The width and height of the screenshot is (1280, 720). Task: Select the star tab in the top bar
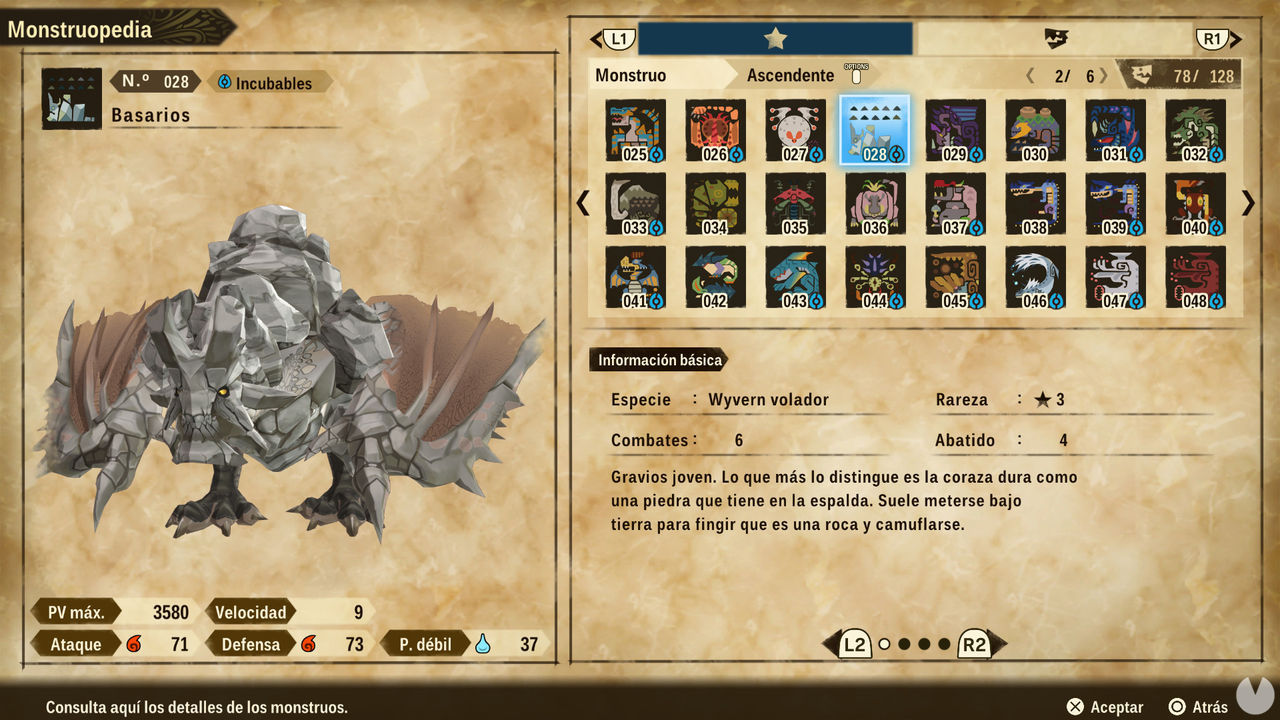click(x=775, y=38)
